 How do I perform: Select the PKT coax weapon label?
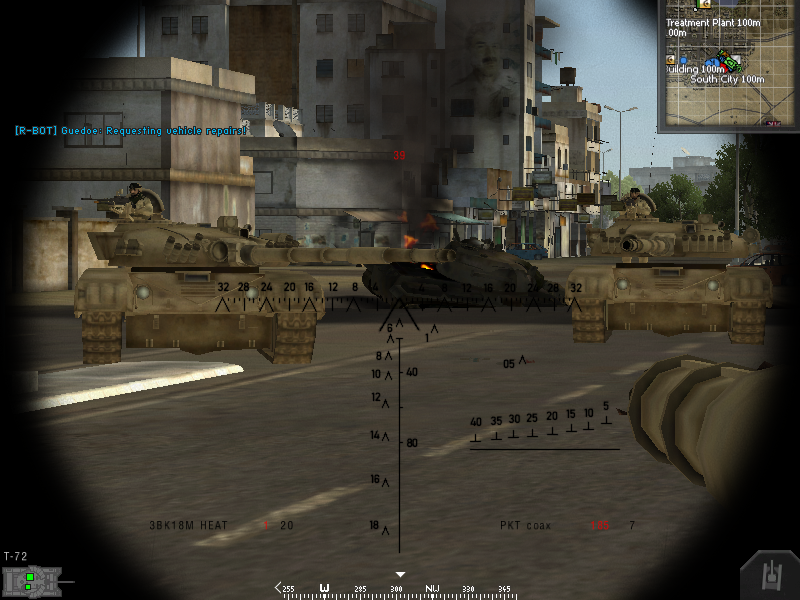(525, 525)
